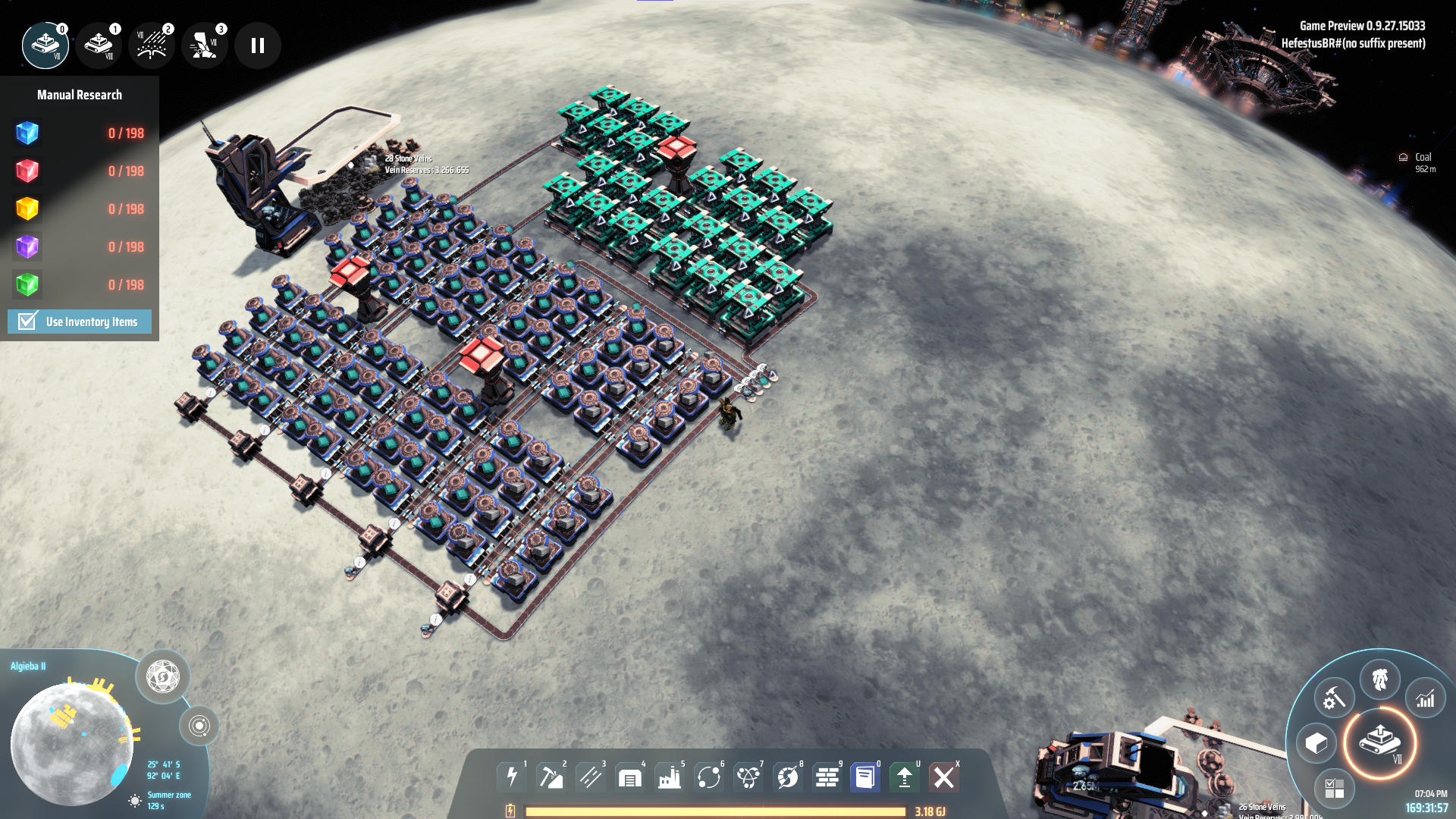
Task: Open the pickaxe mining build category
Action: tap(551, 777)
